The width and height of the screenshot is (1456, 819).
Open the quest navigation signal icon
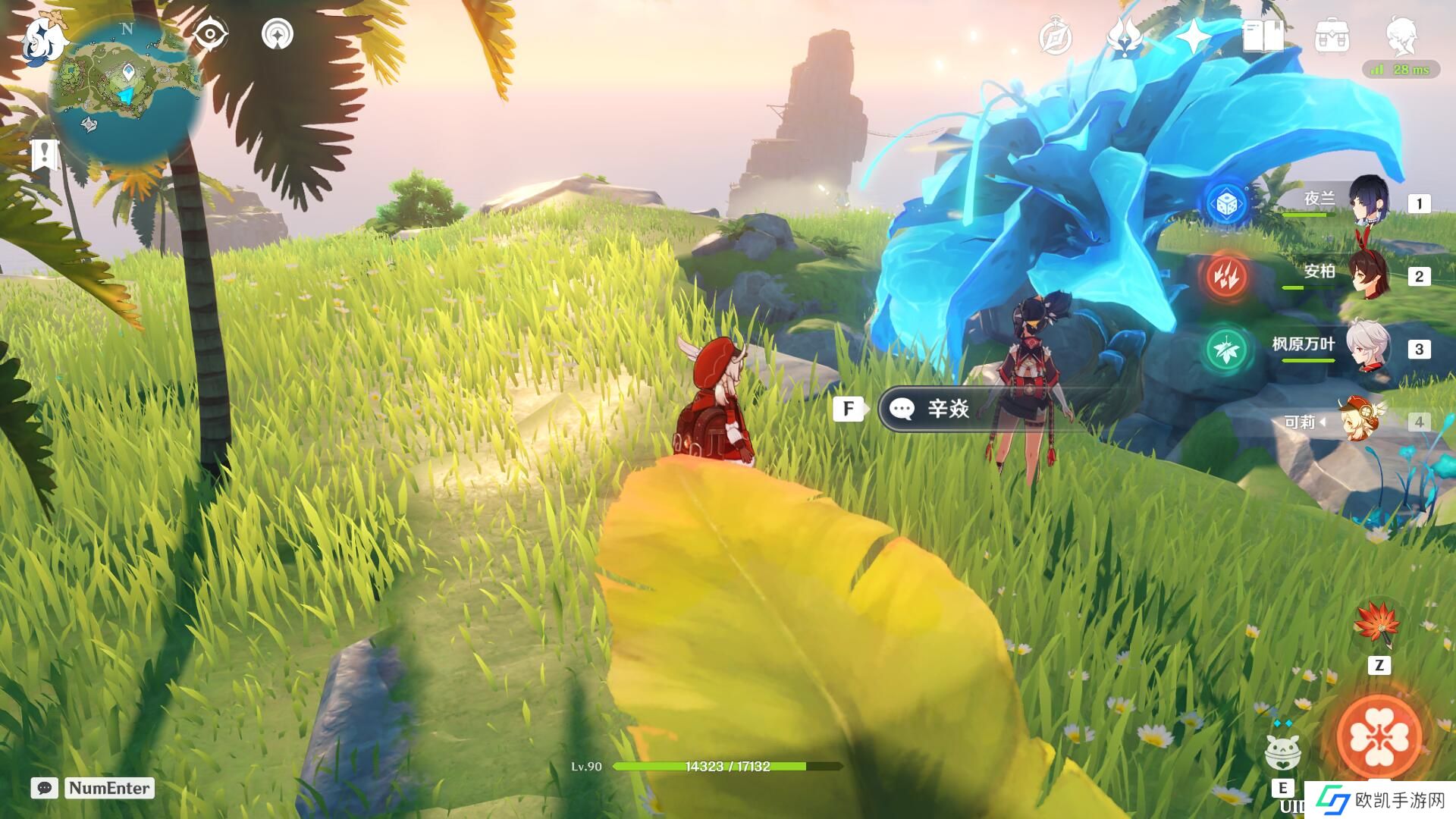click(x=278, y=35)
